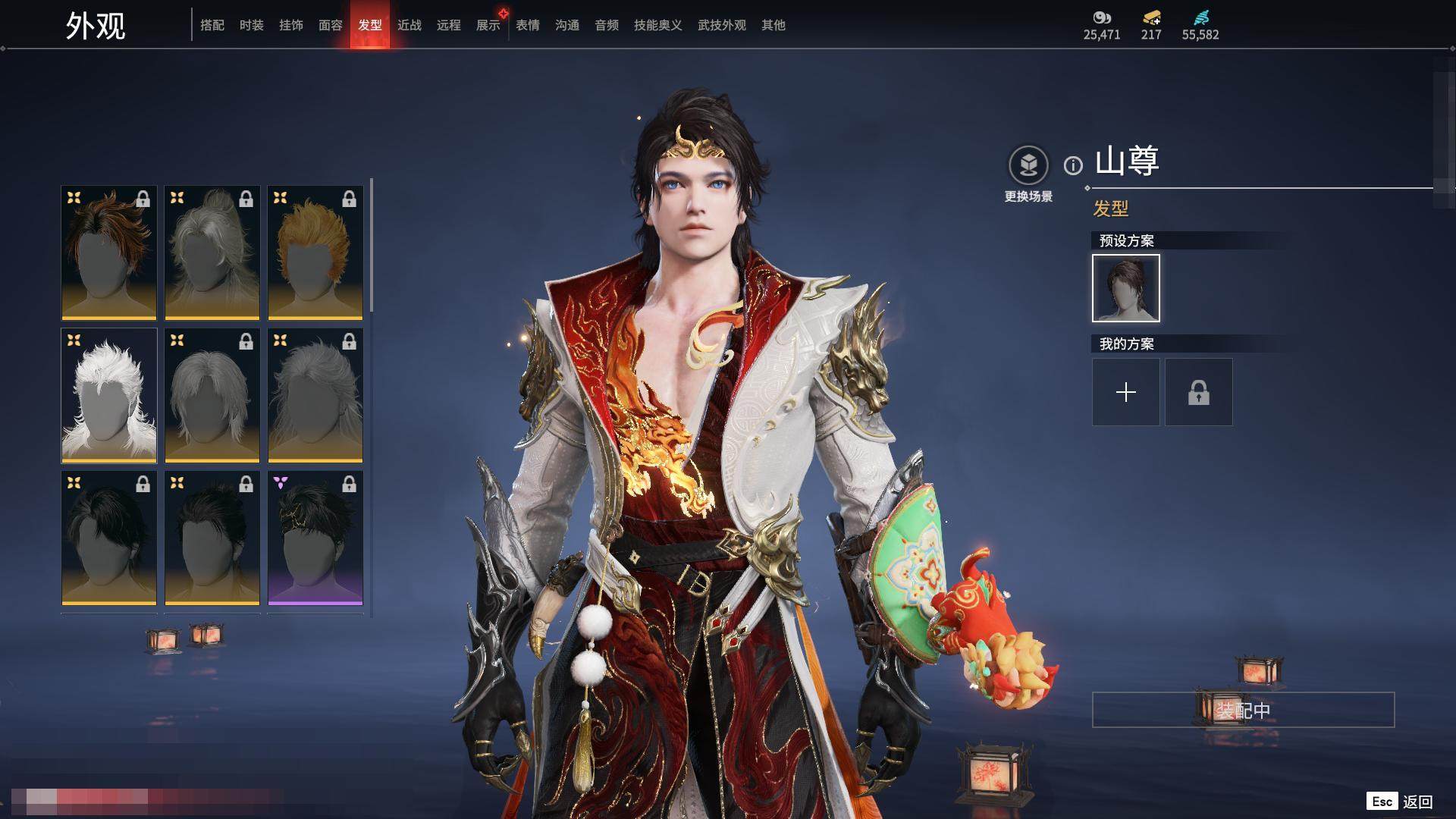Open the 其他 tab

773,25
